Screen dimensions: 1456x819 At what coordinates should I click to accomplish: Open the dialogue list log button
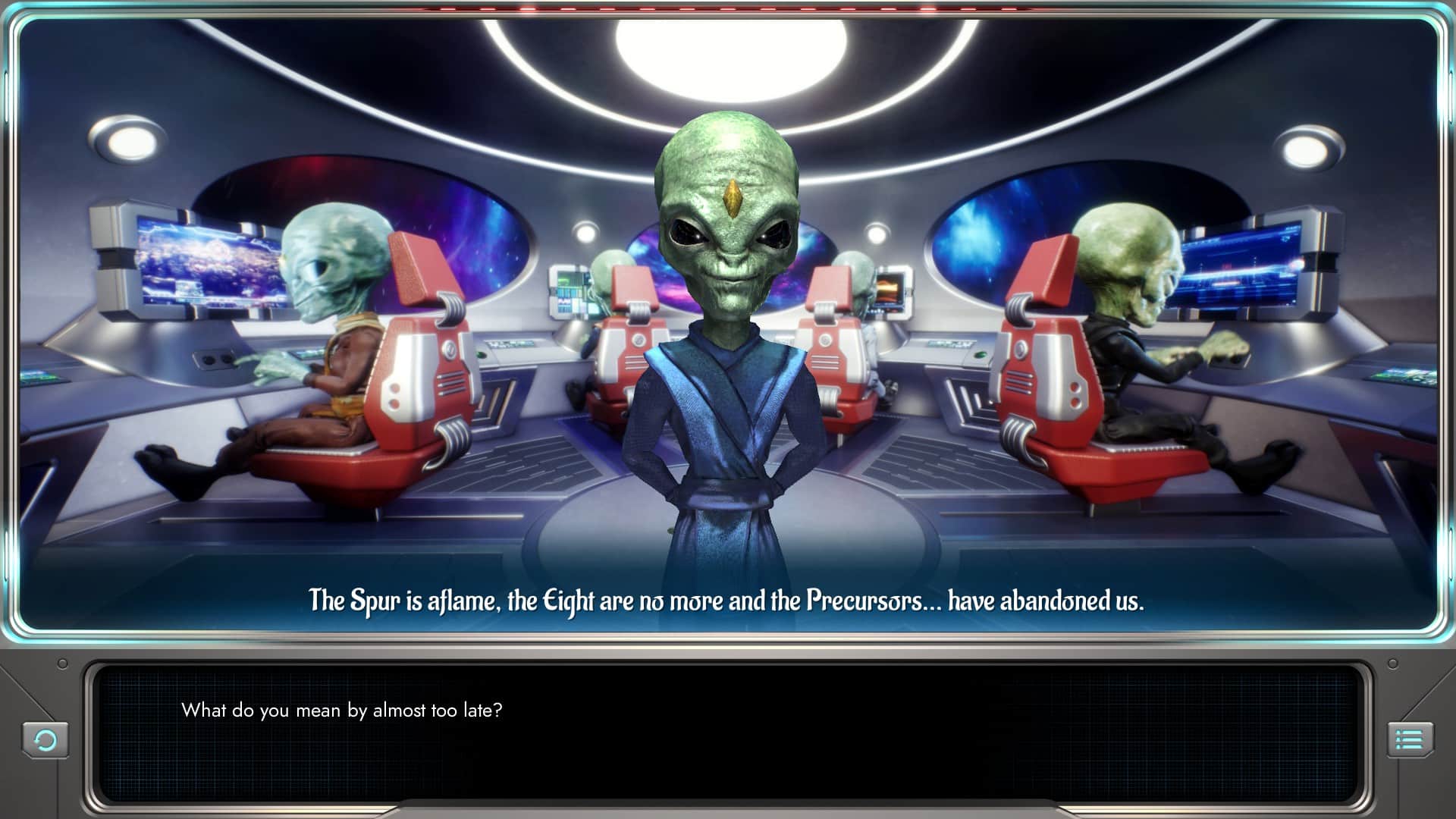point(1410,739)
